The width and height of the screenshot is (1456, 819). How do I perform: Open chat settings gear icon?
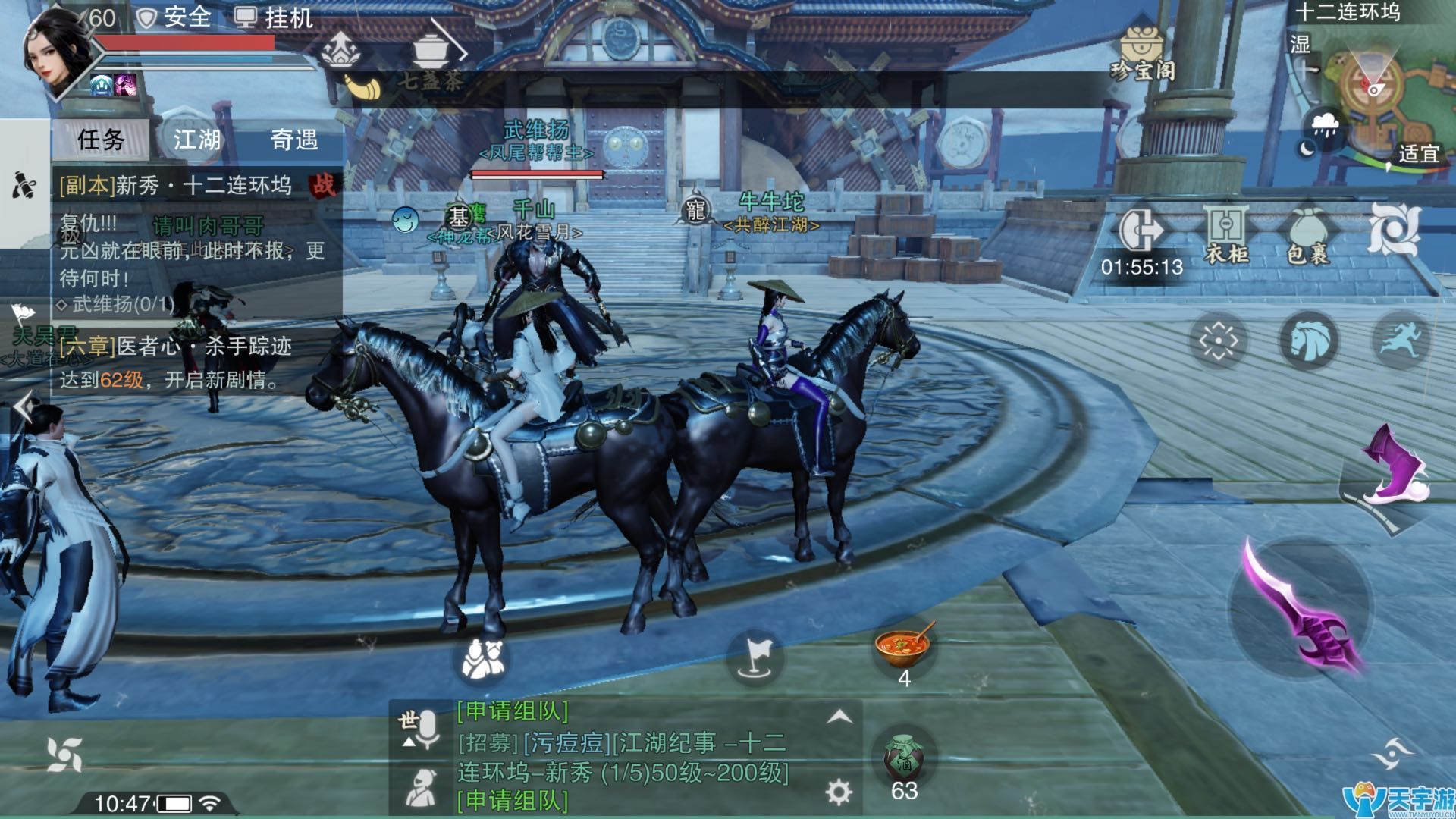(838, 792)
